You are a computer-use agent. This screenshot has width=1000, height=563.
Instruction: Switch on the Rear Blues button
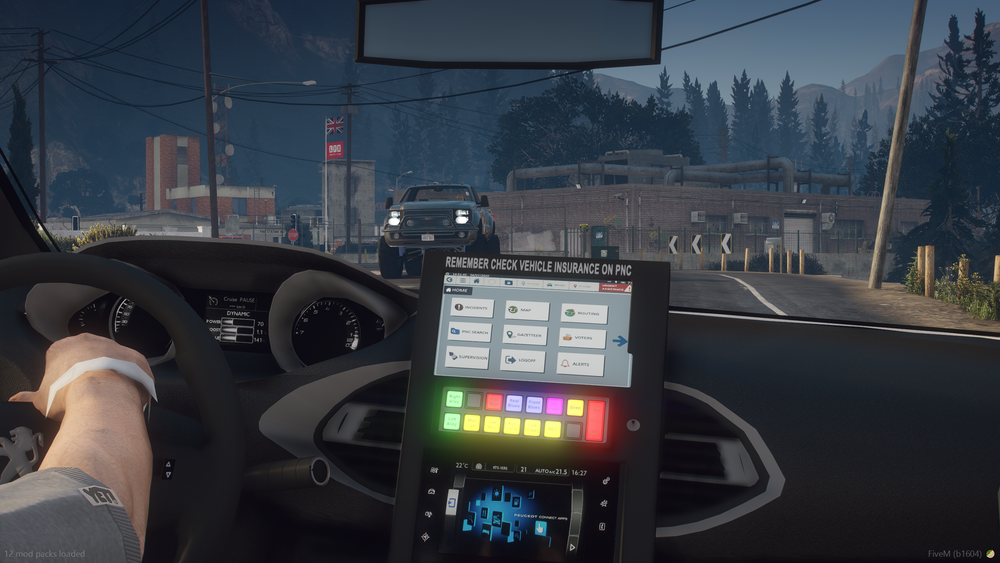[x=514, y=403]
